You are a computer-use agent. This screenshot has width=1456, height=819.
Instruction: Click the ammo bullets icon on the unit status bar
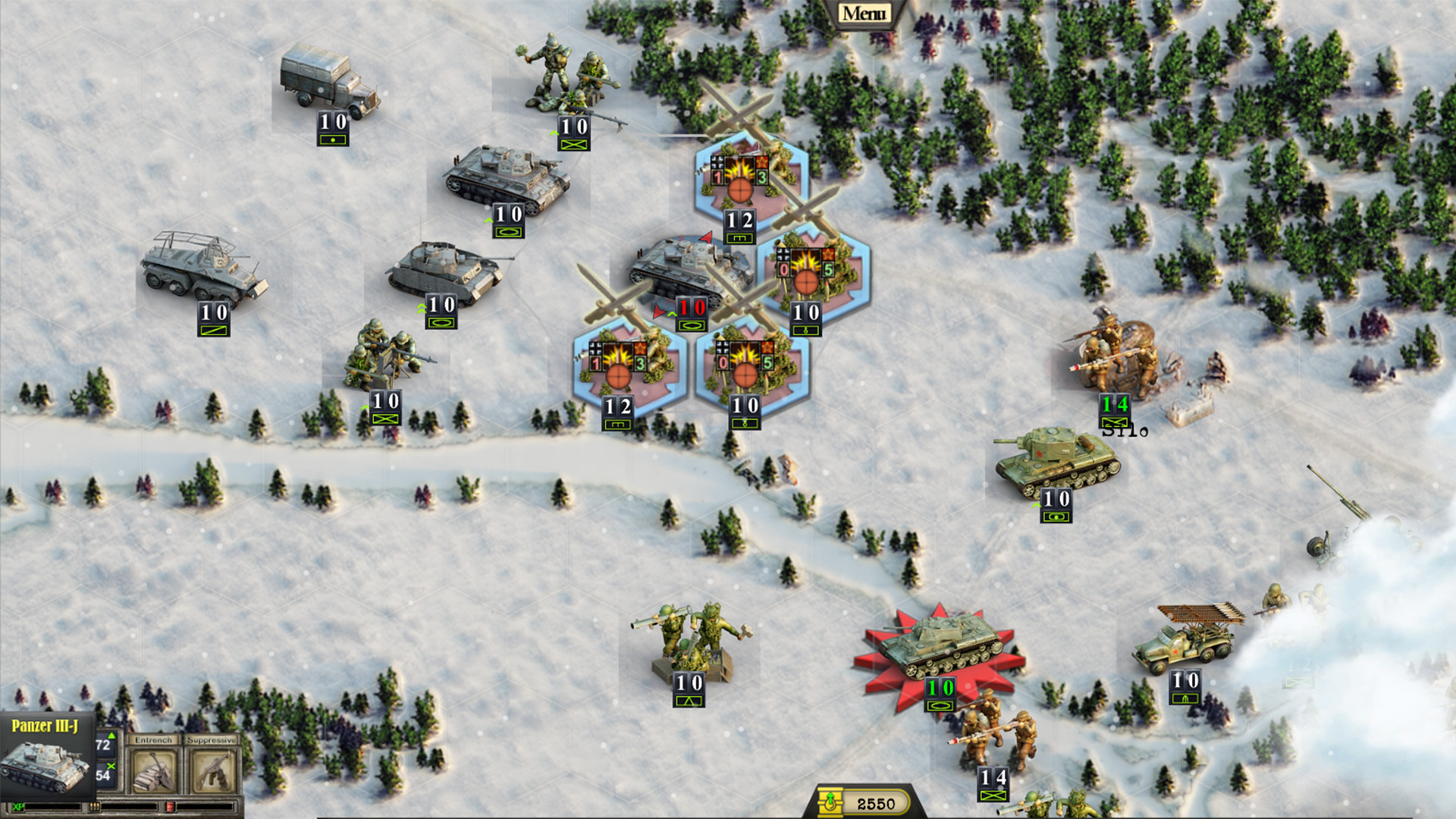[x=94, y=806]
